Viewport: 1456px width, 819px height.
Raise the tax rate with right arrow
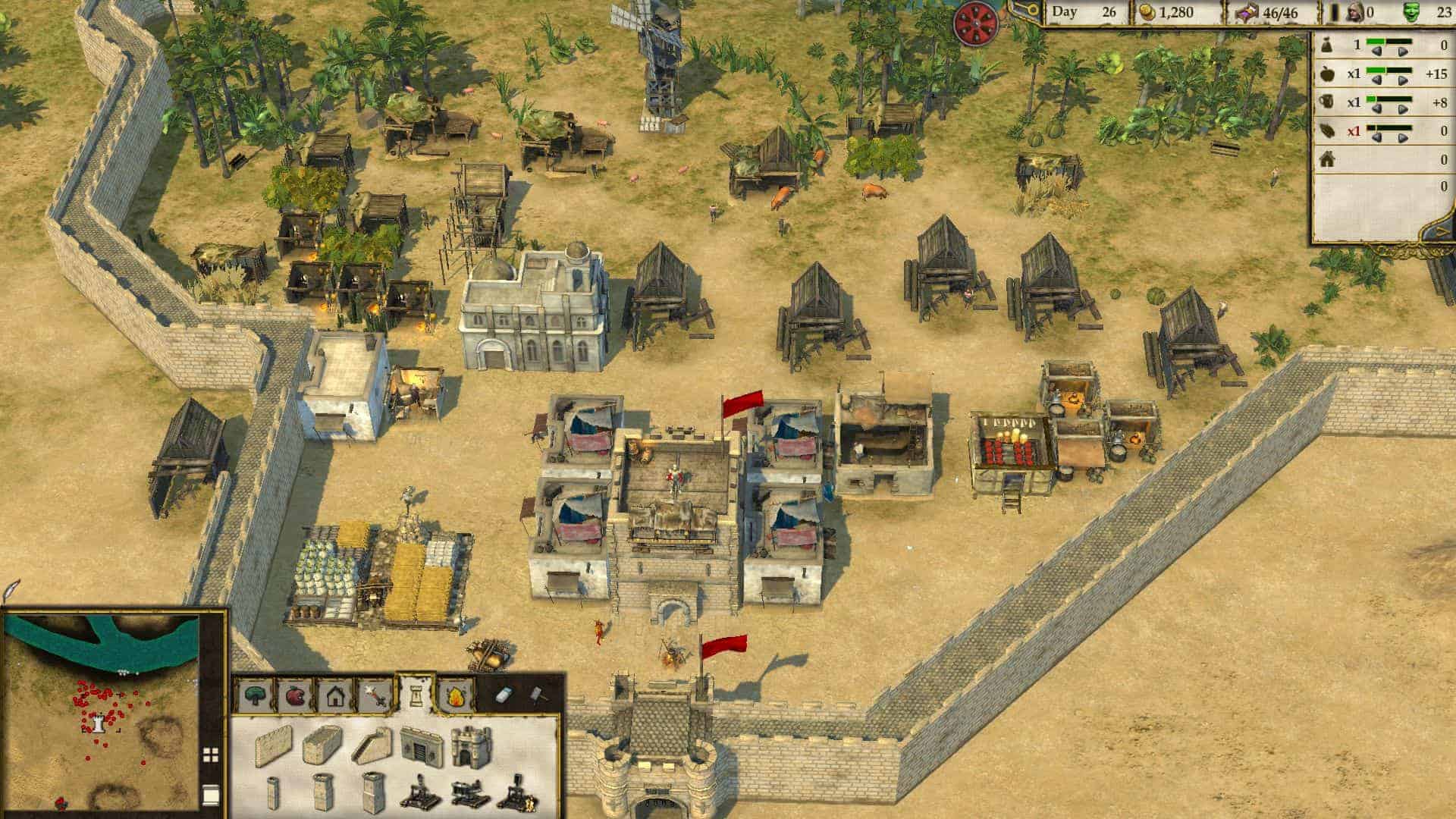1403,52
